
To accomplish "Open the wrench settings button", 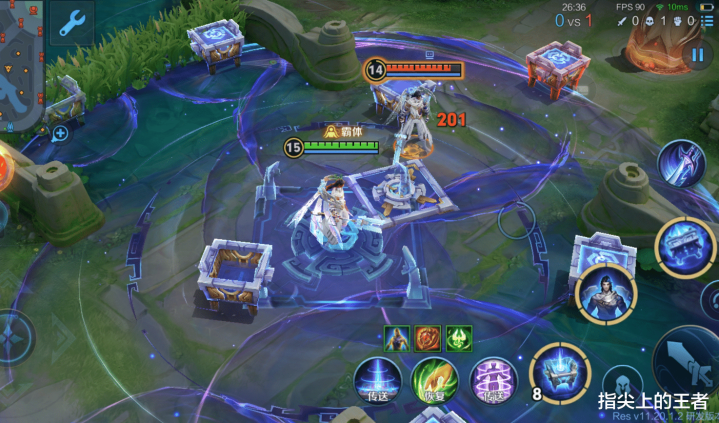I will [x=72, y=23].
